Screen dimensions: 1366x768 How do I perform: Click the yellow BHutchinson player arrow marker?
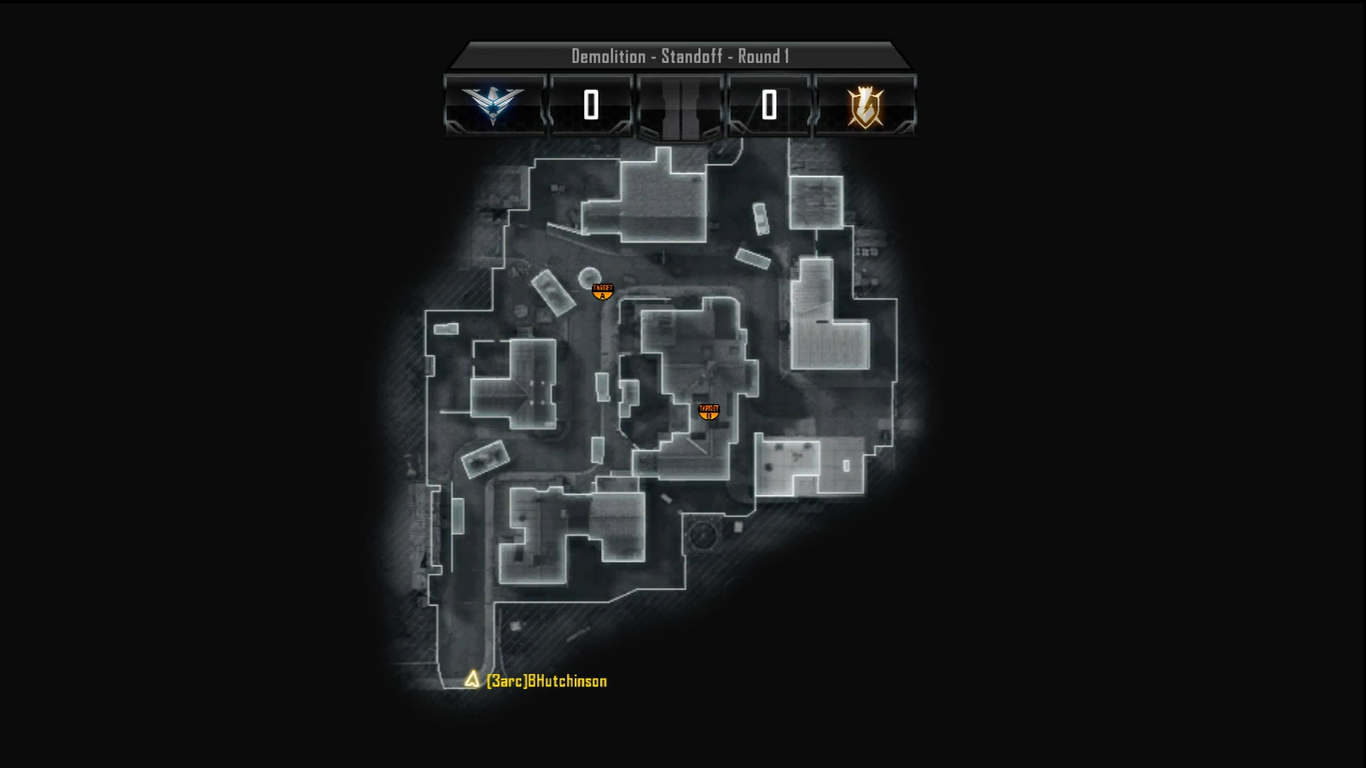pyautogui.click(x=472, y=680)
